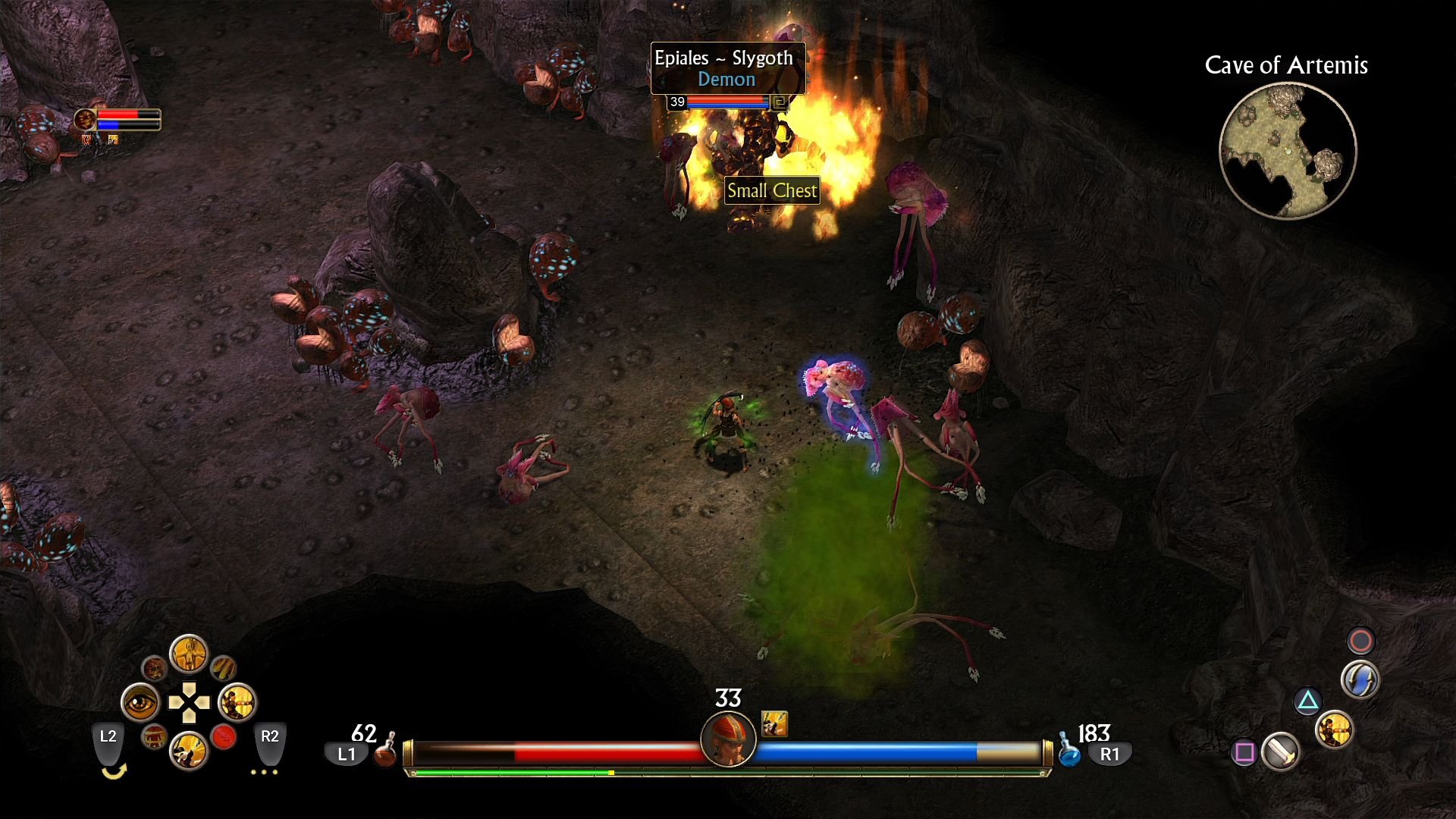
Task: Click the buff icon beside the player portrait
Action: pos(773,723)
